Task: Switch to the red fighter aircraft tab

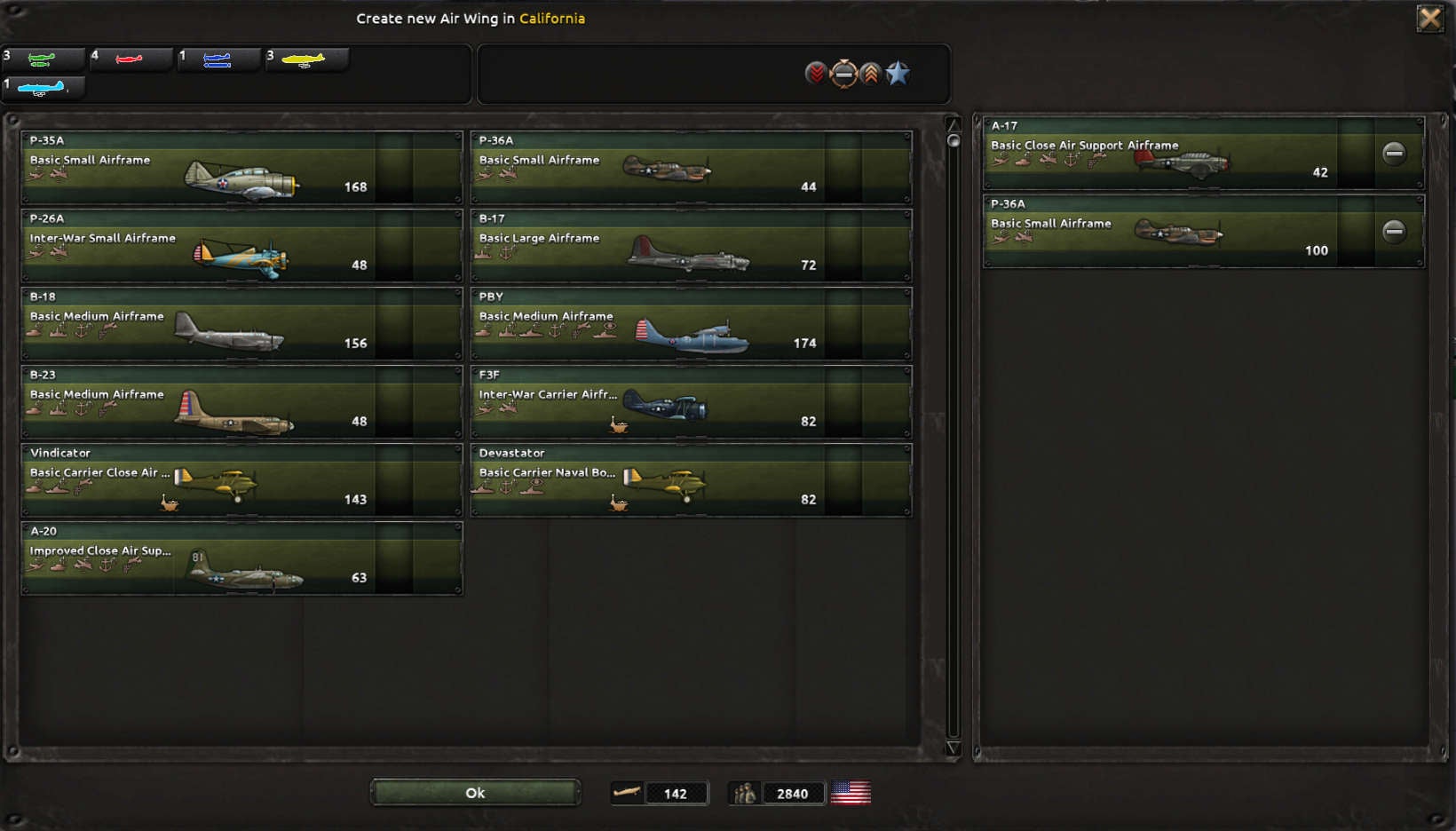Action: point(131,59)
